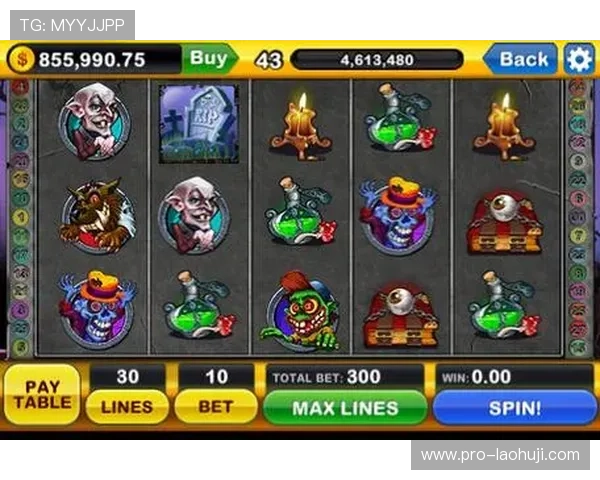
Task: Activate the green MAX LINES button
Action: [345, 407]
